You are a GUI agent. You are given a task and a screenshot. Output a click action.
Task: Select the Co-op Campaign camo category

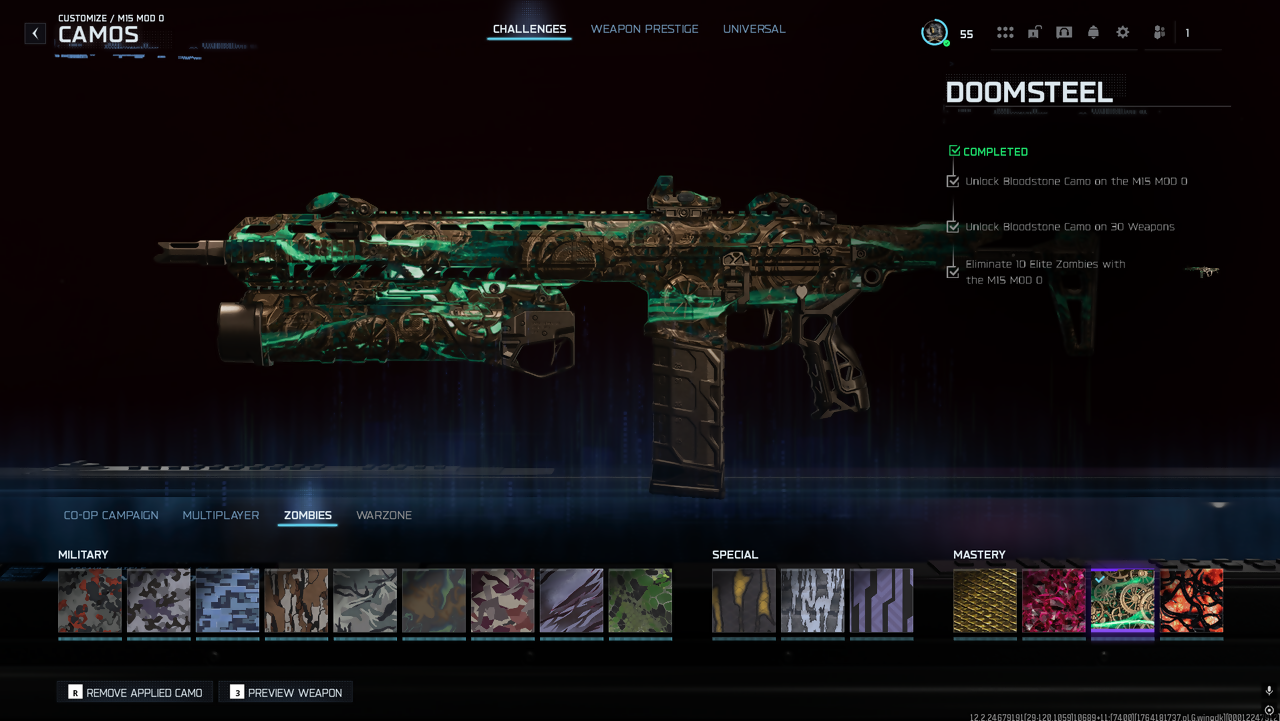pyautogui.click(x=111, y=515)
